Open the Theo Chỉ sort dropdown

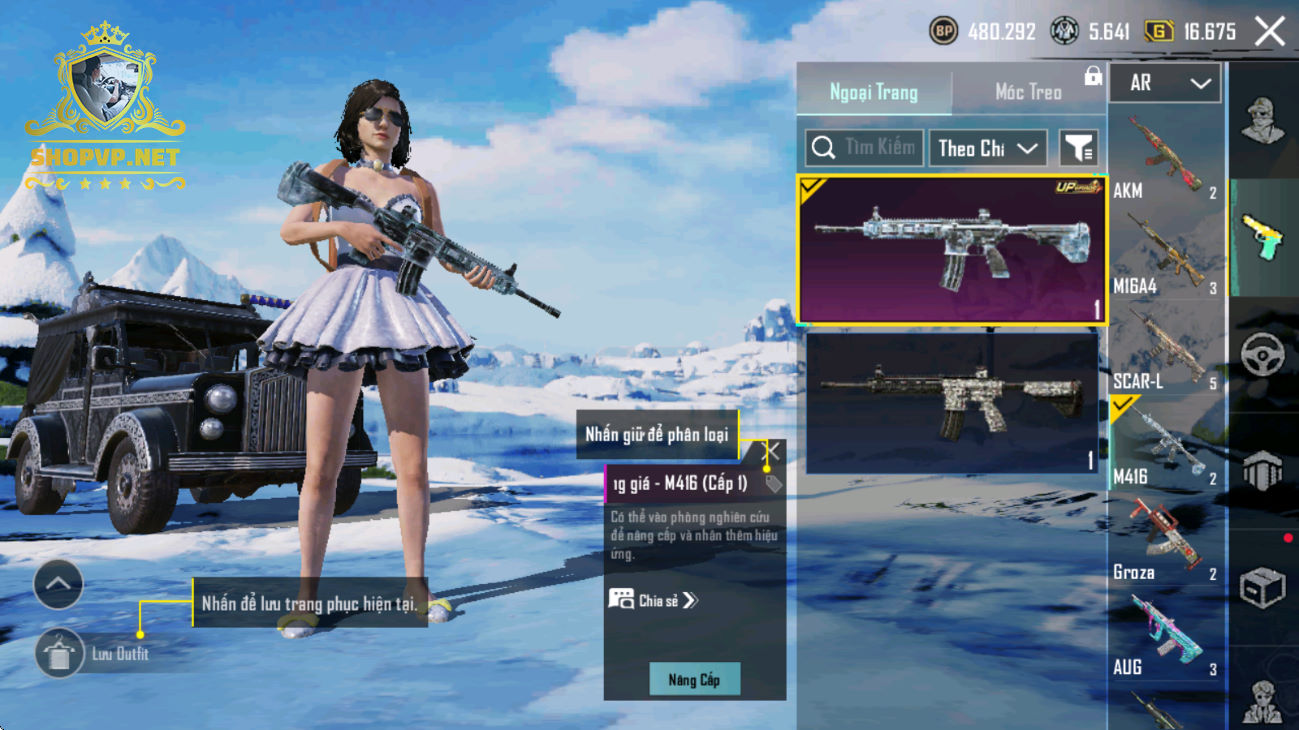[x=987, y=148]
